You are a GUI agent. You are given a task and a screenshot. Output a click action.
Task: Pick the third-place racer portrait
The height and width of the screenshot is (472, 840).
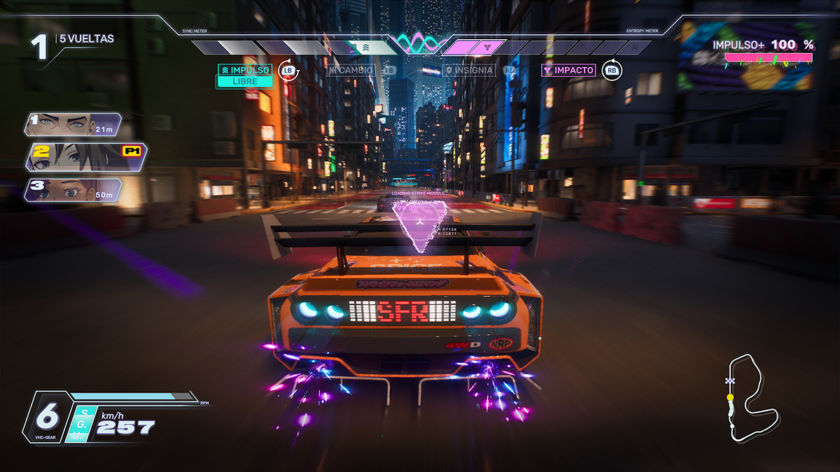coord(73,190)
